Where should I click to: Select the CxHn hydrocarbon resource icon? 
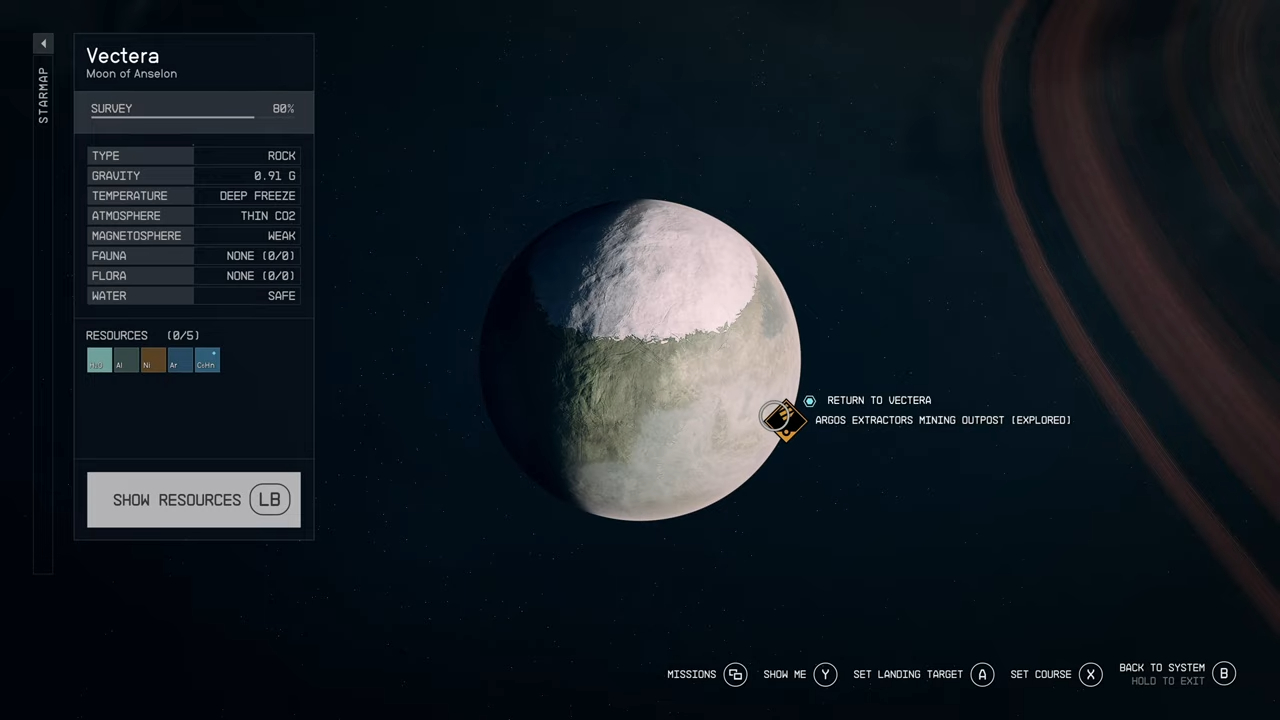[206, 362]
